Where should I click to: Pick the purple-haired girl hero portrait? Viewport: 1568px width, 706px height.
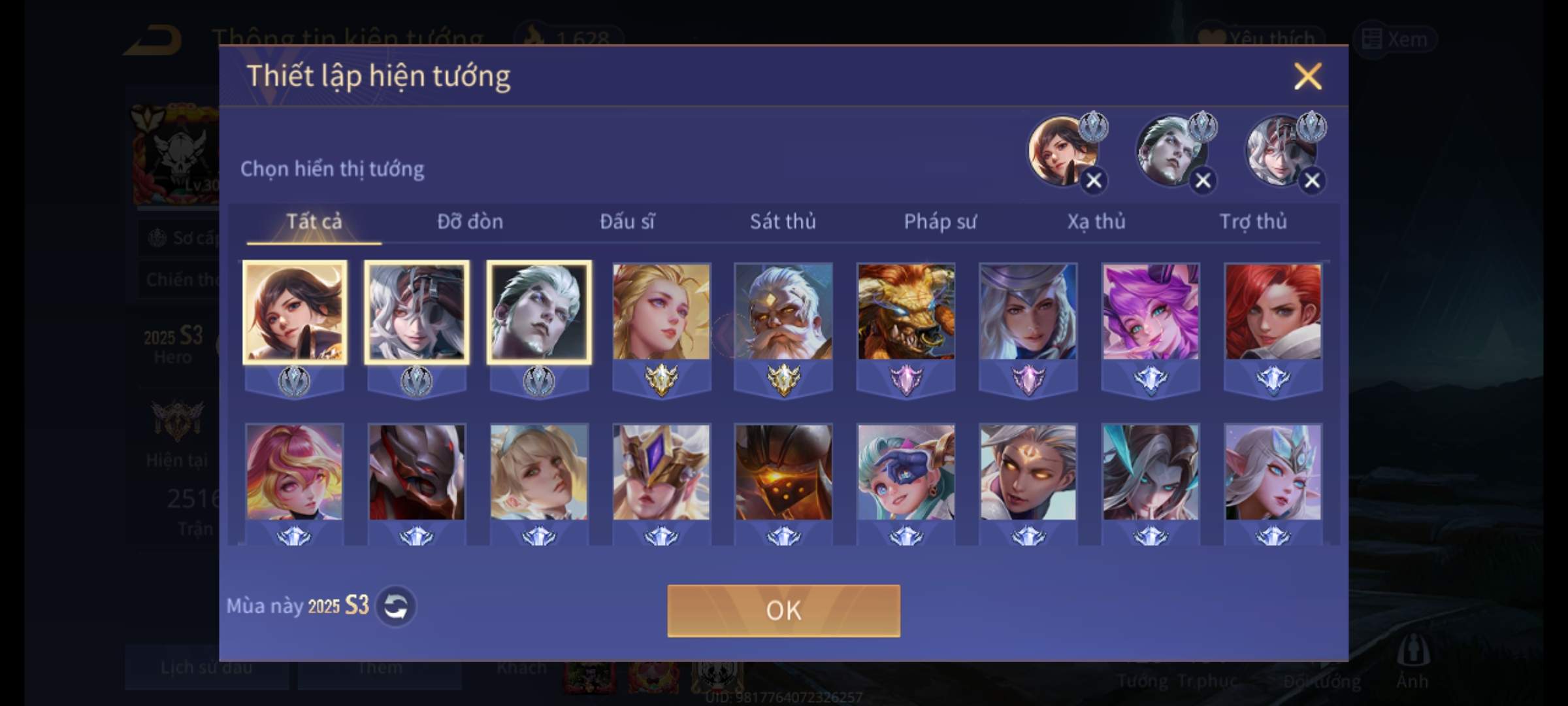(1151, 312)
